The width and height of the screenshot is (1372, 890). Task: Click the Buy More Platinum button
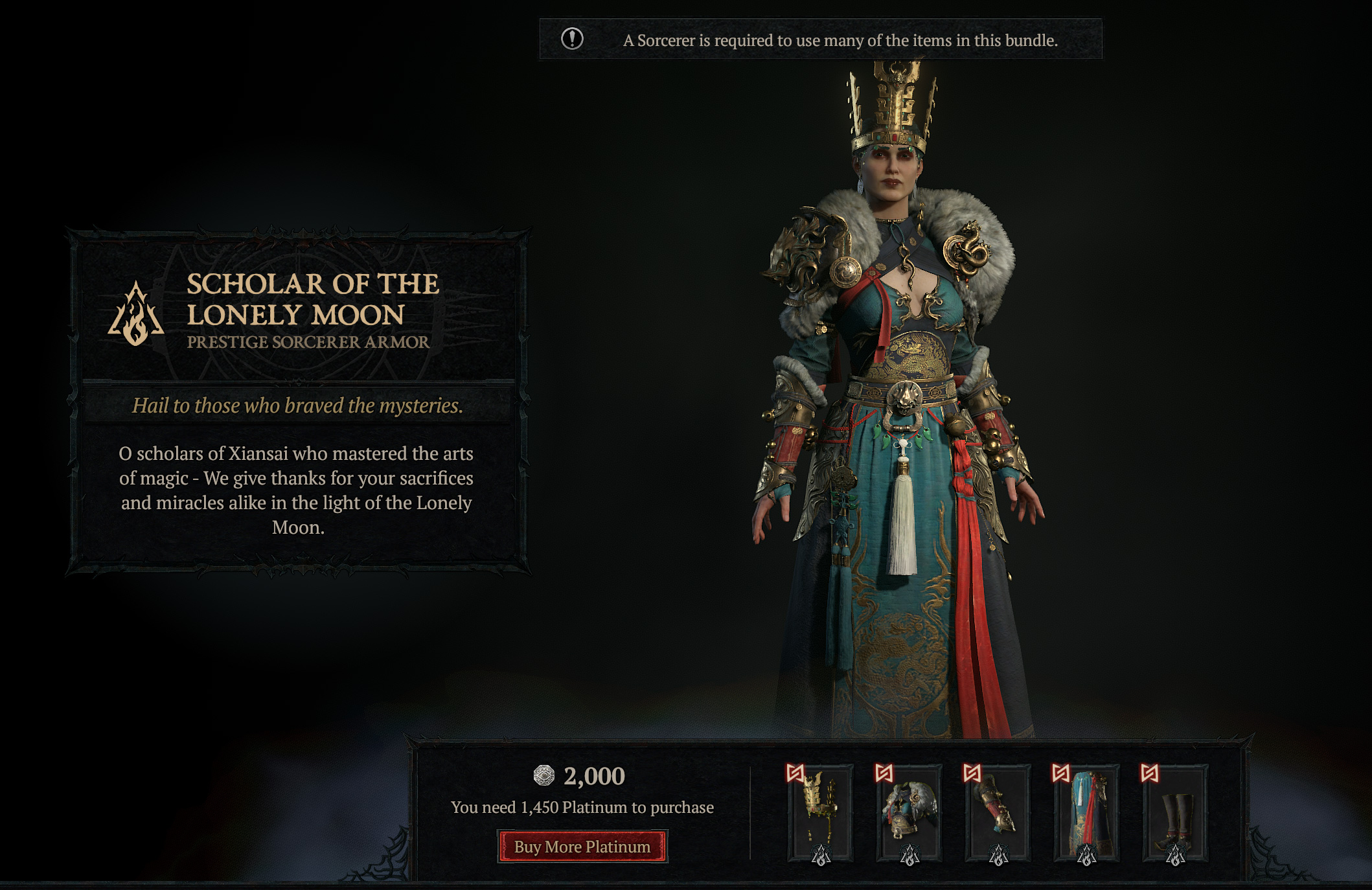pyautogui.click(x=582, y=847)
